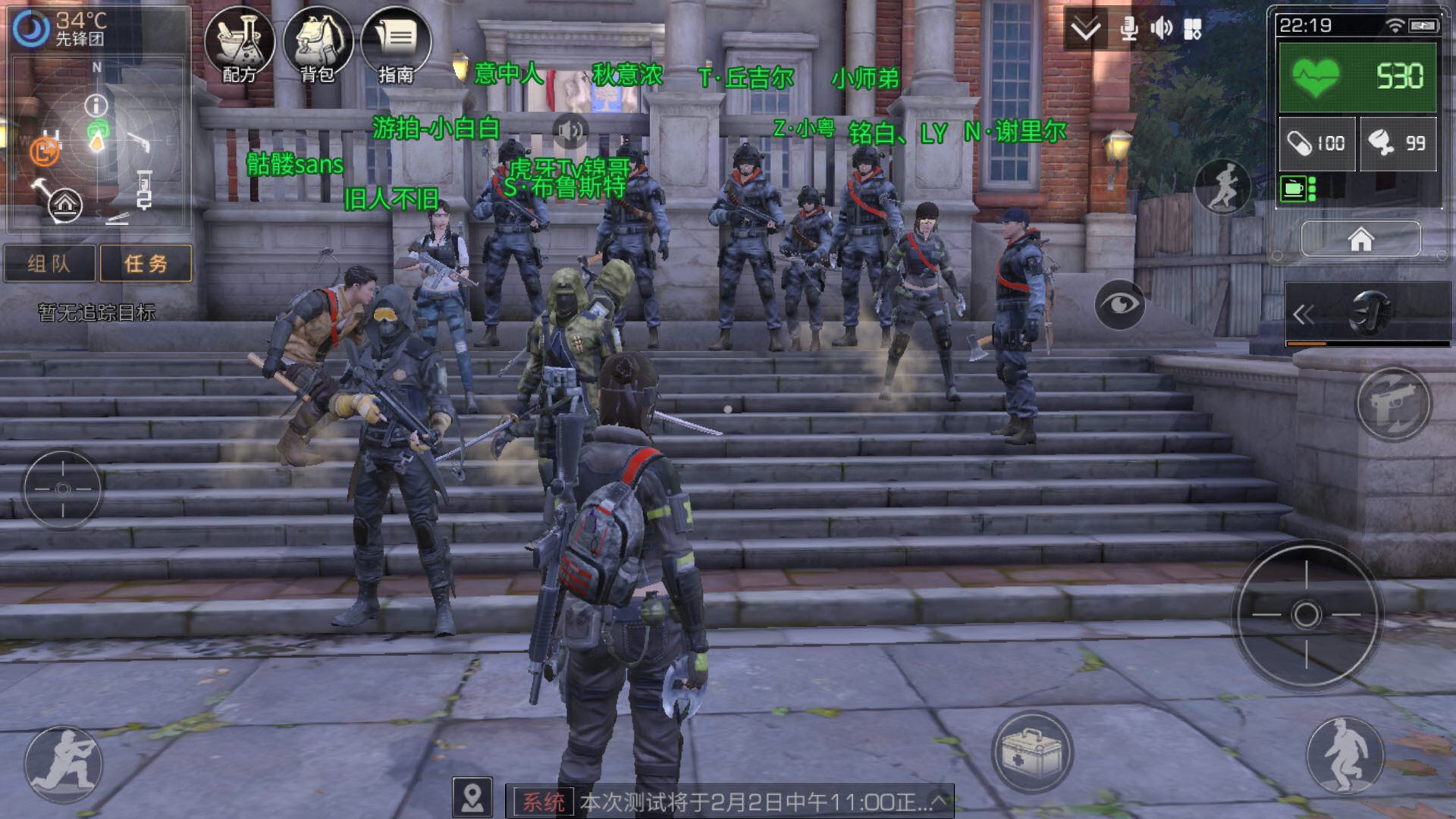This screenshot has width=1456, height=819.
Task: Tap the kneeling shooter stance button
Action: point(63,764)
